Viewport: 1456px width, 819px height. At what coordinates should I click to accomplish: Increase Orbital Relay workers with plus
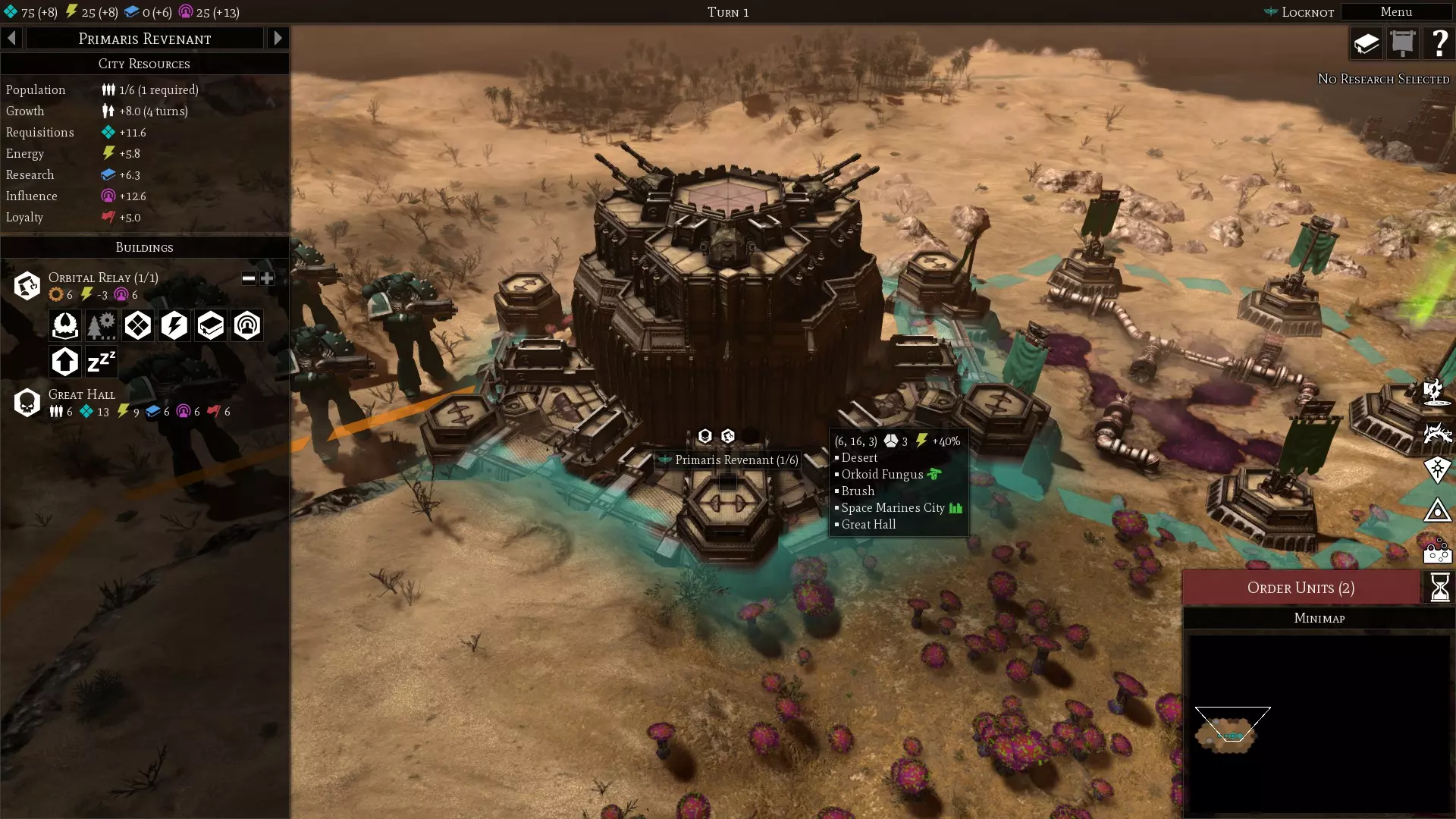pos(267,278)
